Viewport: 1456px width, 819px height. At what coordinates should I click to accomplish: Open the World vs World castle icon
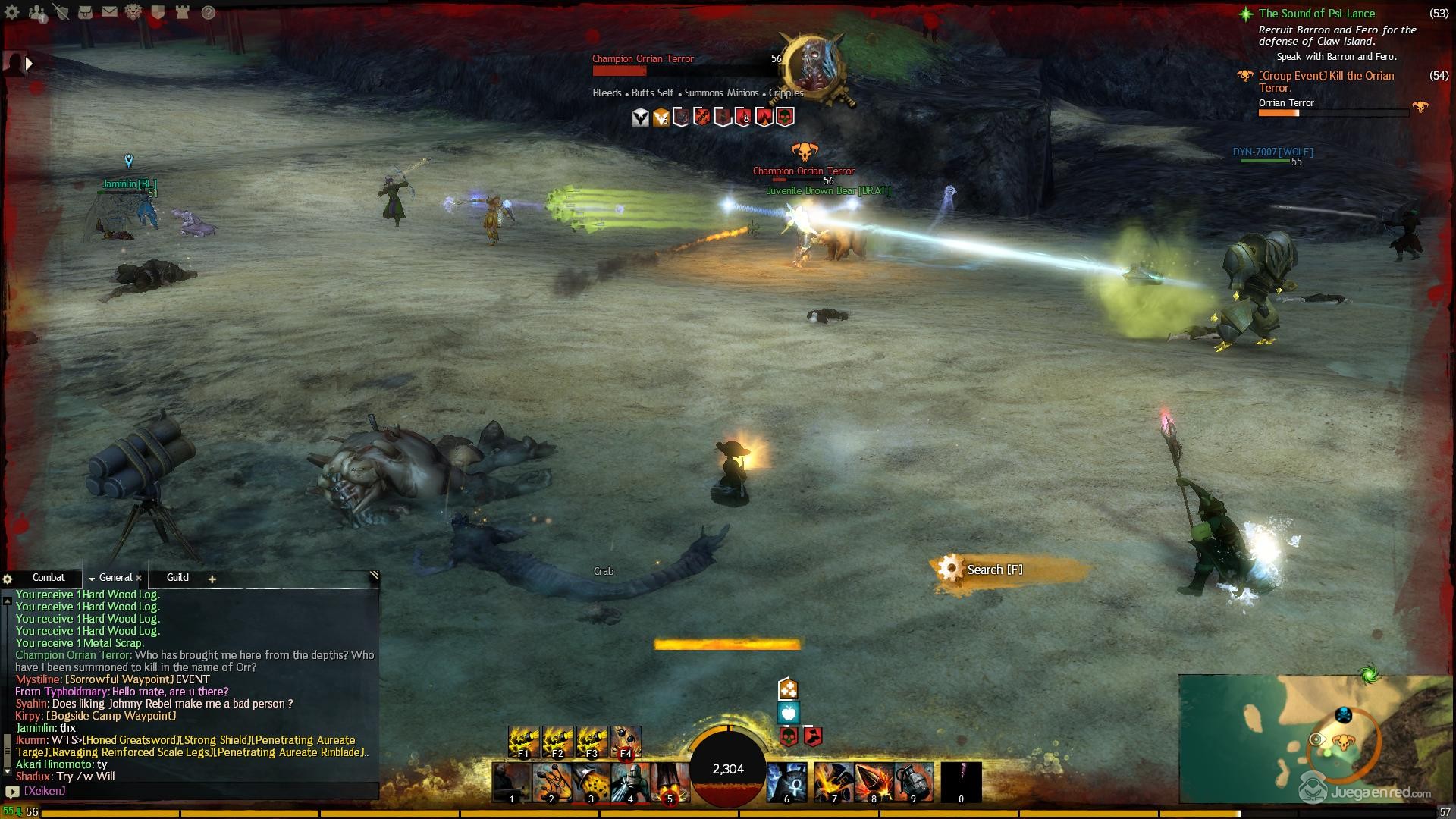[182, 12]
